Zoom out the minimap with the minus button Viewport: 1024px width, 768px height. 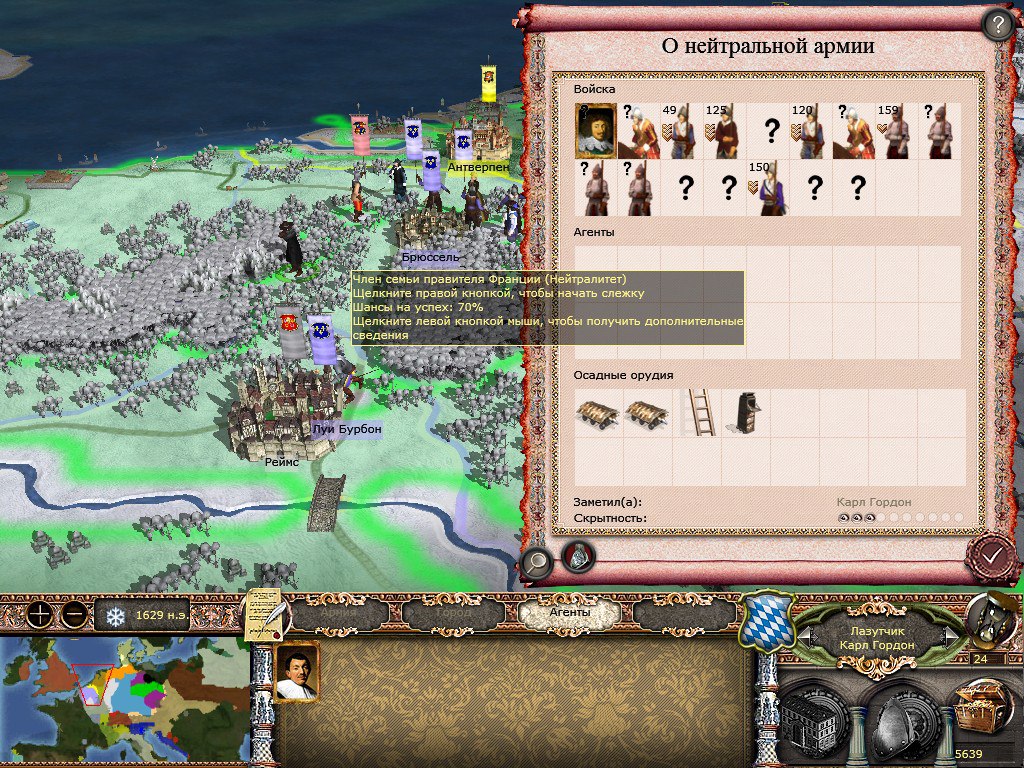coord(72,614)
